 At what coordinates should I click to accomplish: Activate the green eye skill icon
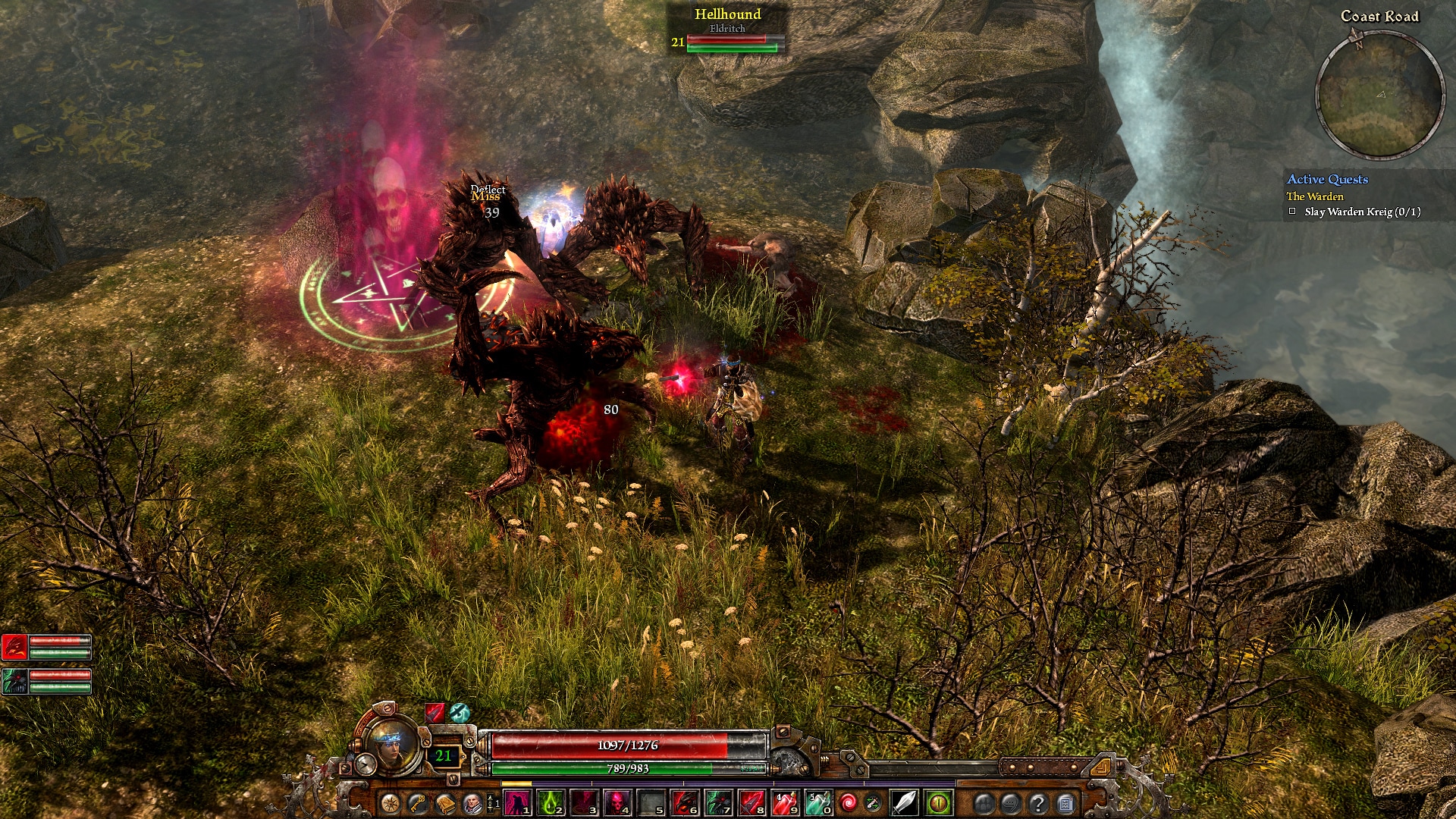[x=939, y=802]
